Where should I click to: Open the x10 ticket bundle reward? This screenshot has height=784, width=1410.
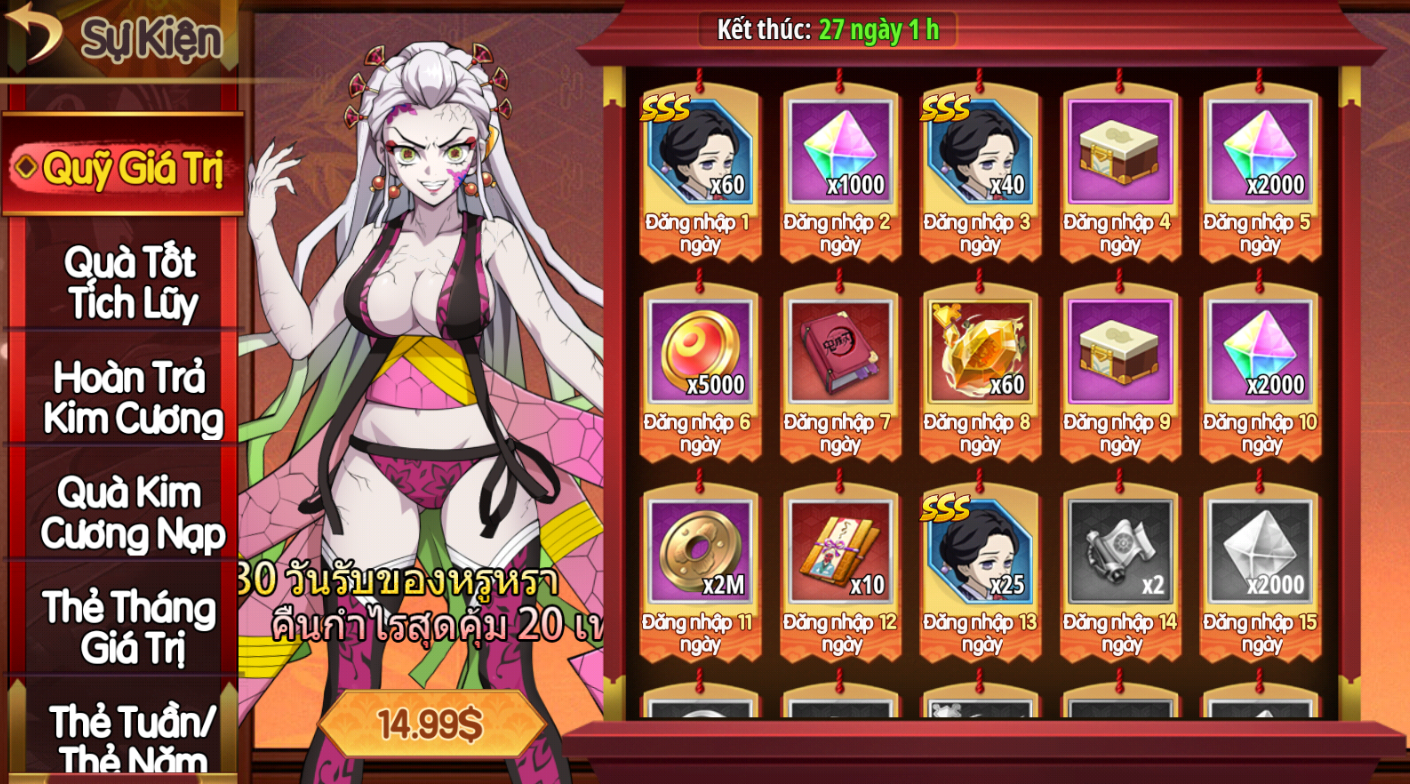pos(840,552)
